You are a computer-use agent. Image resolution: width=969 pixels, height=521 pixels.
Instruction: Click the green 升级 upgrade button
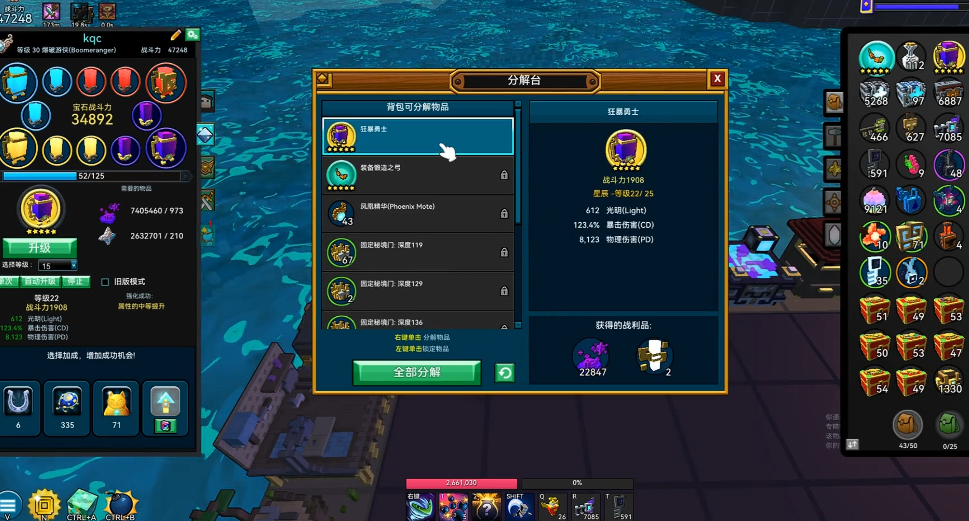(39, 247)
